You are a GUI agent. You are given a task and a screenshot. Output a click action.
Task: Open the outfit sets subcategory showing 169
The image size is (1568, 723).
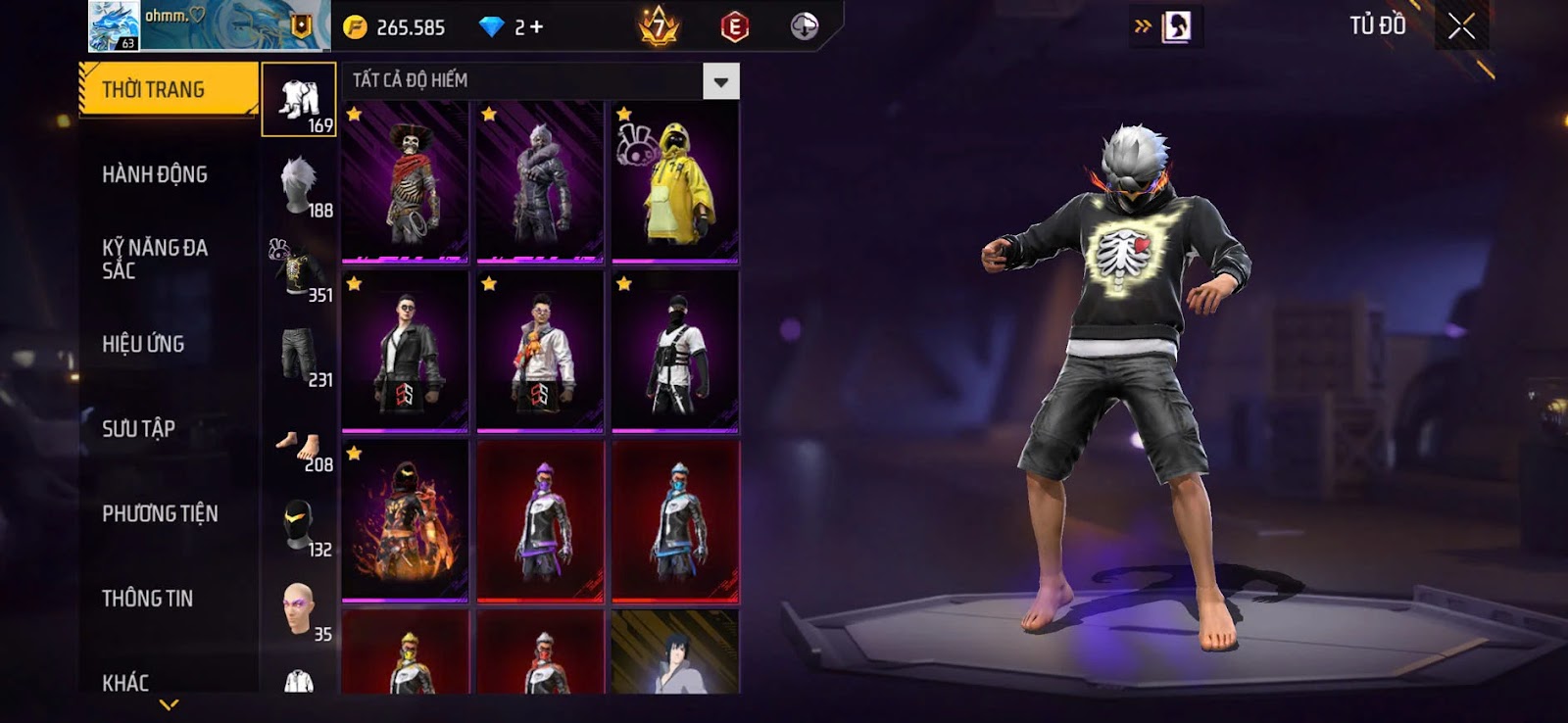coord(300,101)
